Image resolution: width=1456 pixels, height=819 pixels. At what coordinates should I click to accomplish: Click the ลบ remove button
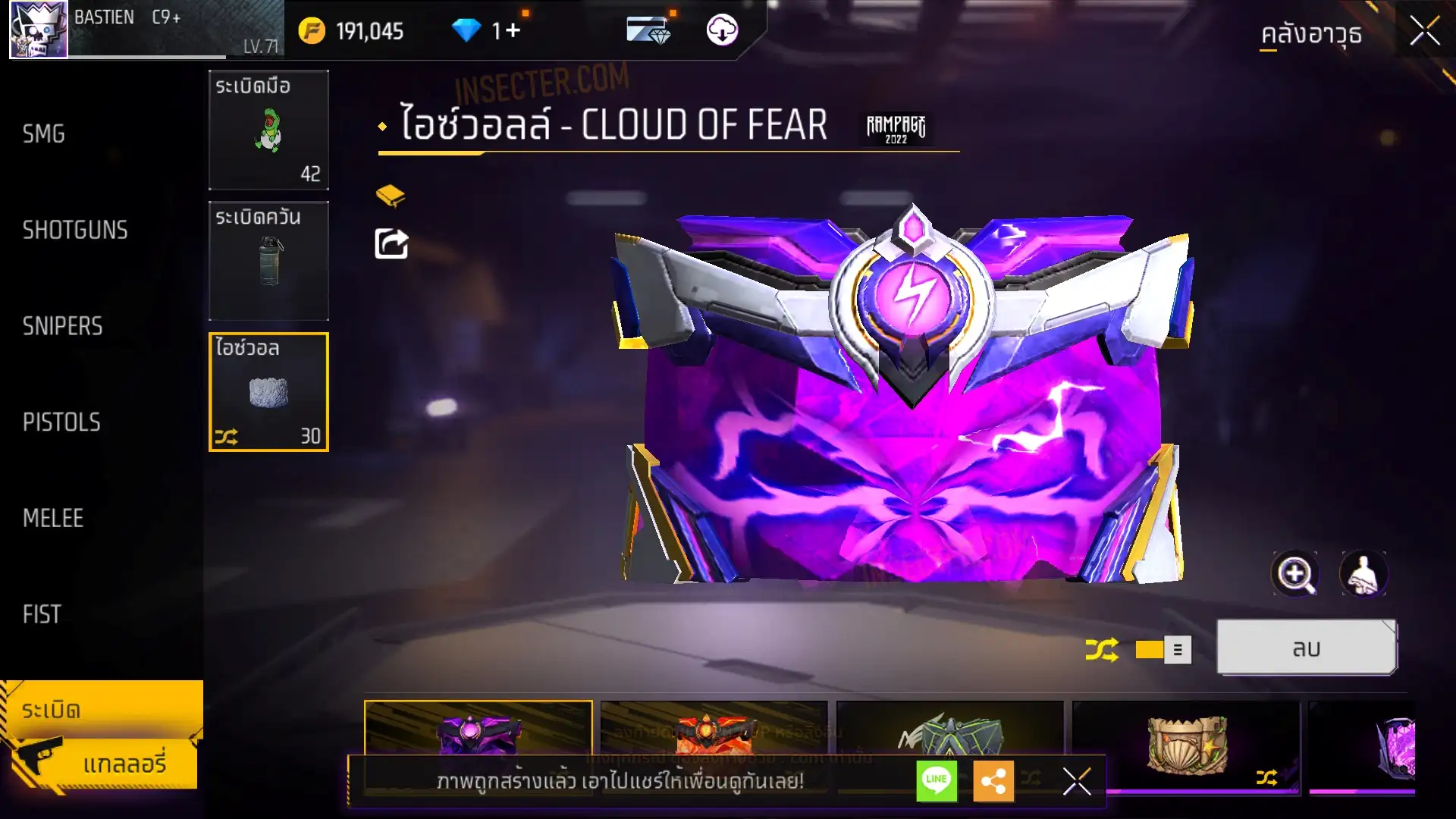[x=1306, y=648]
